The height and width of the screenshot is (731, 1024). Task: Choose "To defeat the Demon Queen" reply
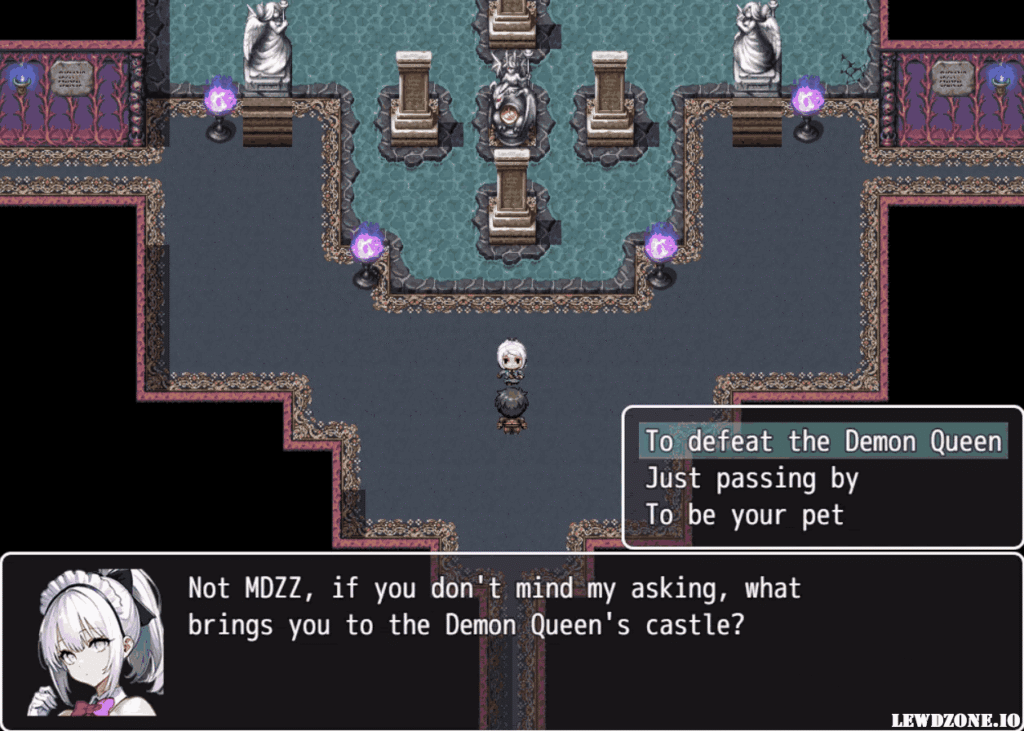tap(822, 441)
